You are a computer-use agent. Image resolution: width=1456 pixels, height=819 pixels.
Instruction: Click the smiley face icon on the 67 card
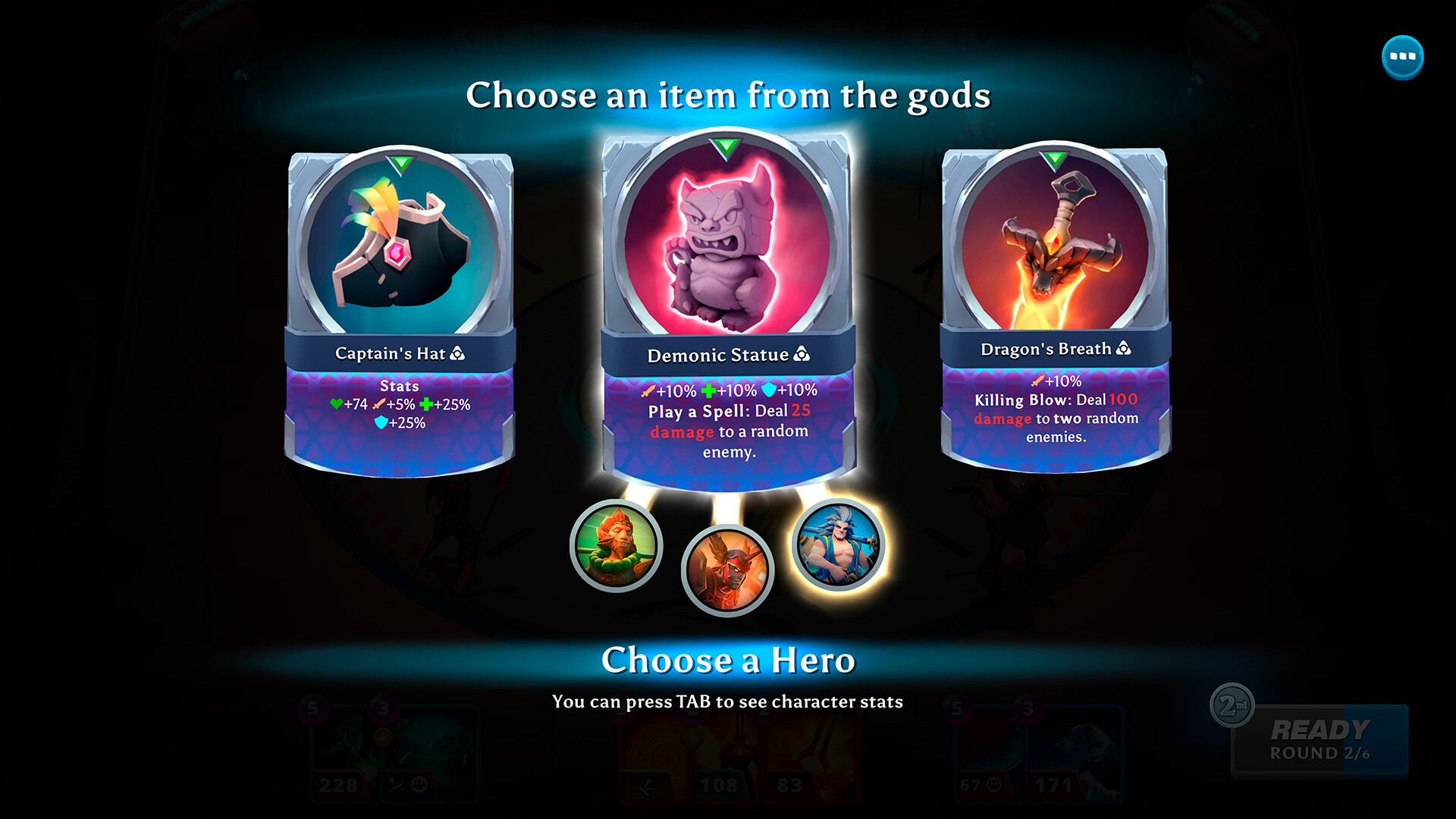994,786
